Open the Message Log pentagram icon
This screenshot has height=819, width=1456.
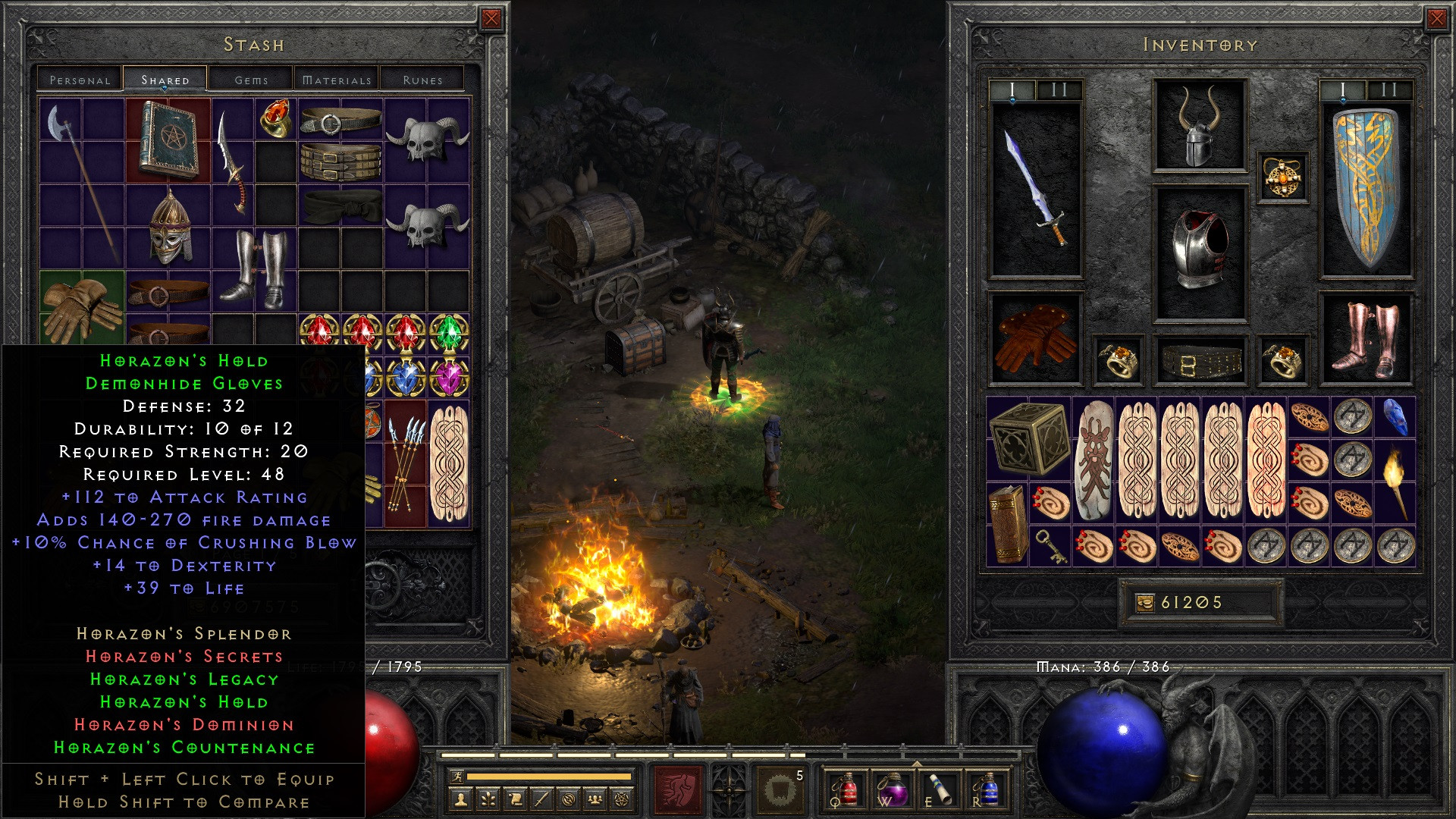(x=623, y=797)
